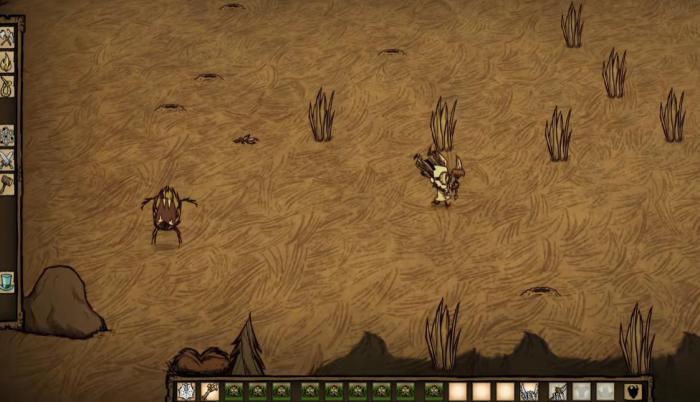Click the dark shield icon ending the inventory bar

[x=633, y=391]
